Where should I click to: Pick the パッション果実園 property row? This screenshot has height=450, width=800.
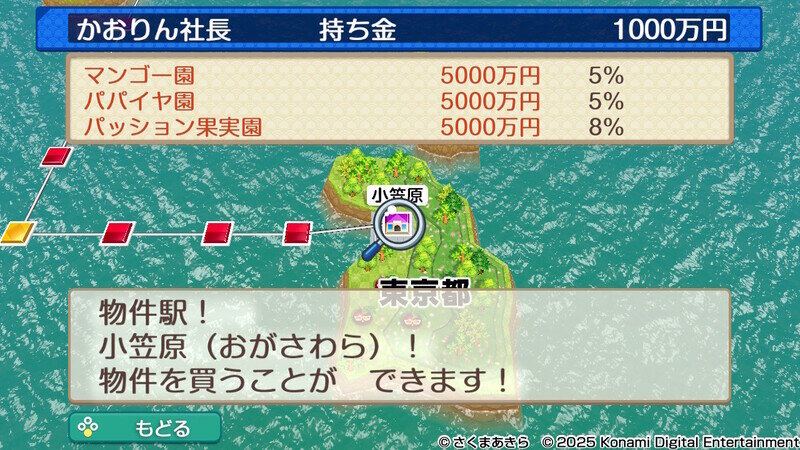click(398, 127)
